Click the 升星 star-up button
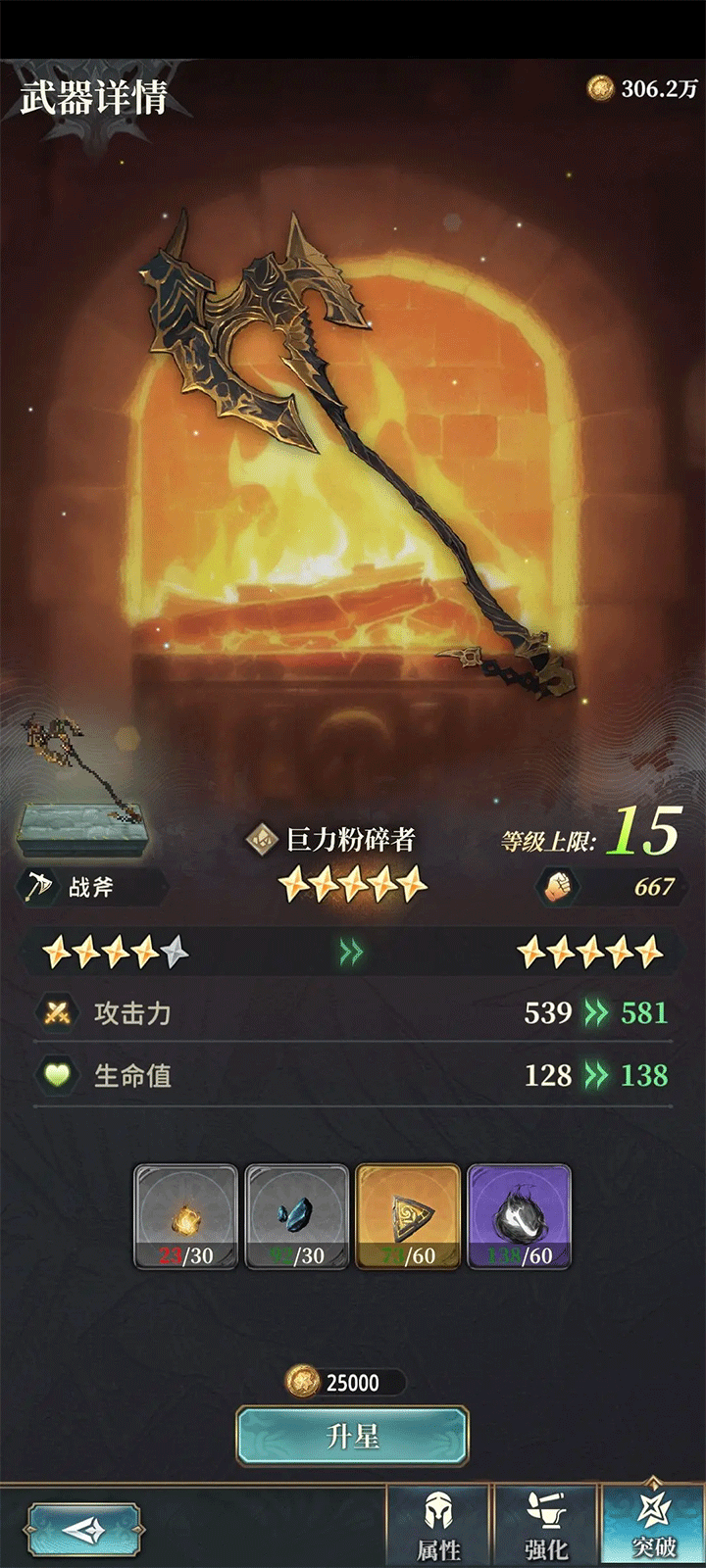 pos(352,1437)
